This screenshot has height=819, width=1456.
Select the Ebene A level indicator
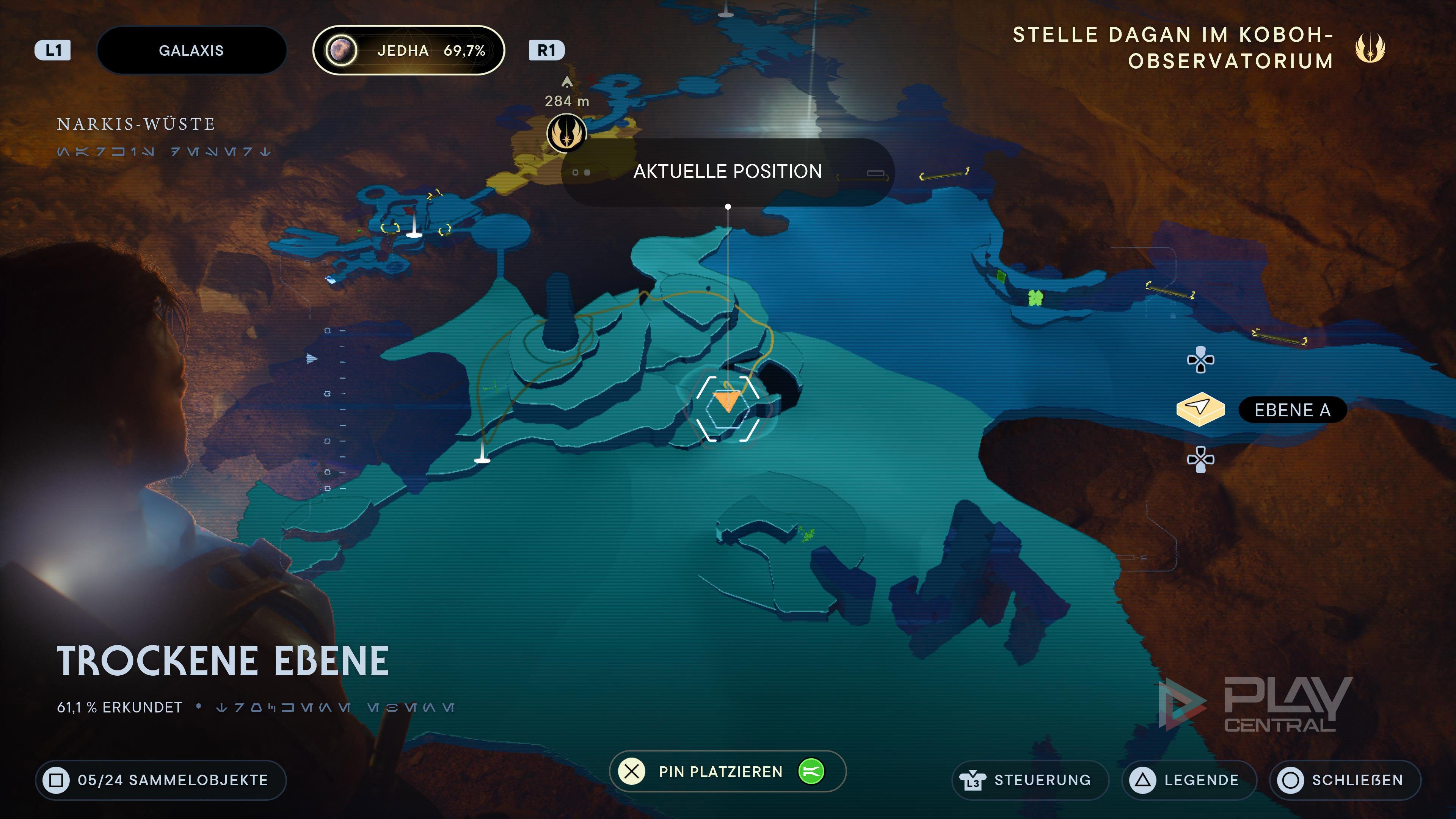tap(1291, 410)
